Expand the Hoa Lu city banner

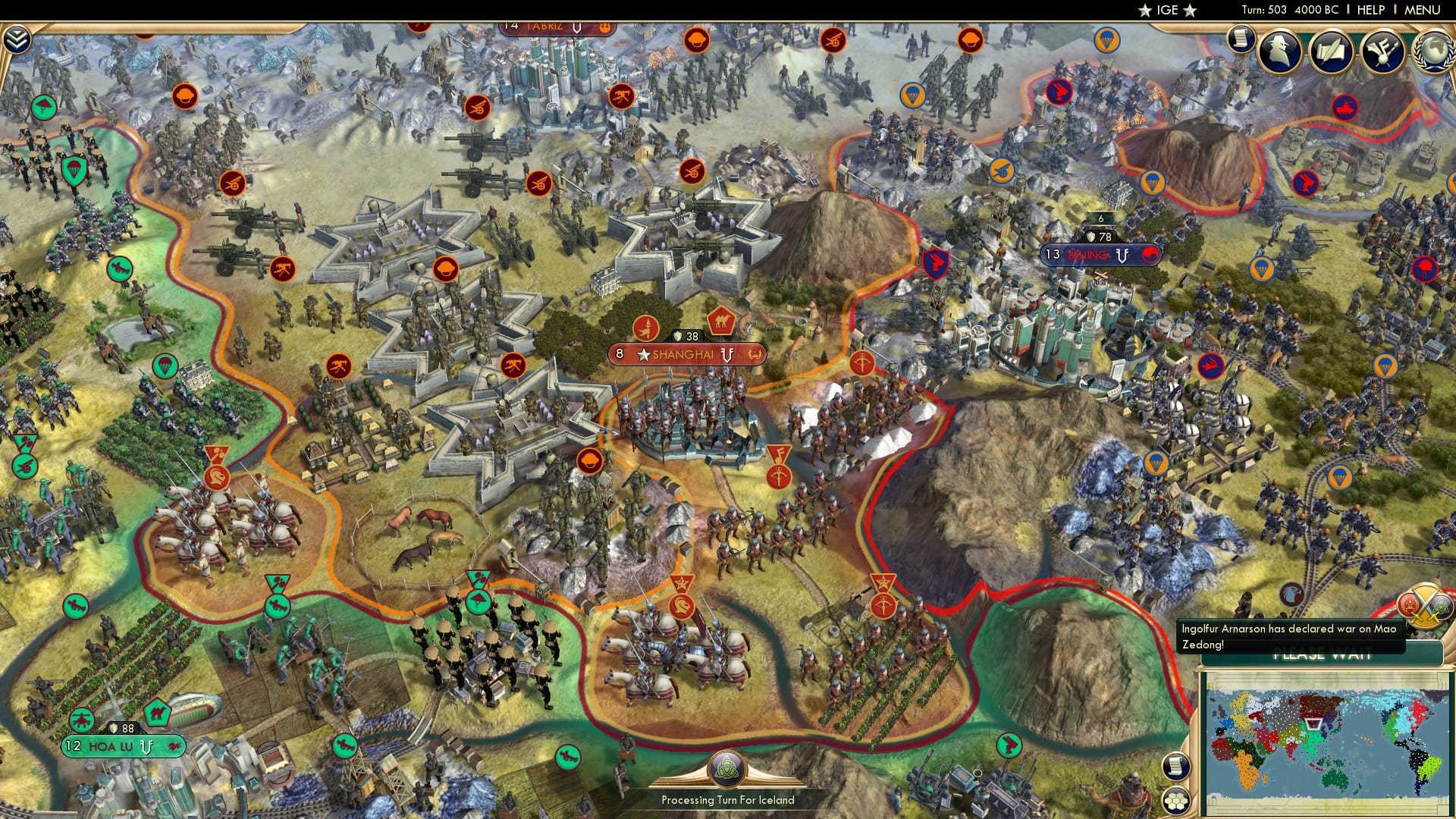(x=121, y=747)
